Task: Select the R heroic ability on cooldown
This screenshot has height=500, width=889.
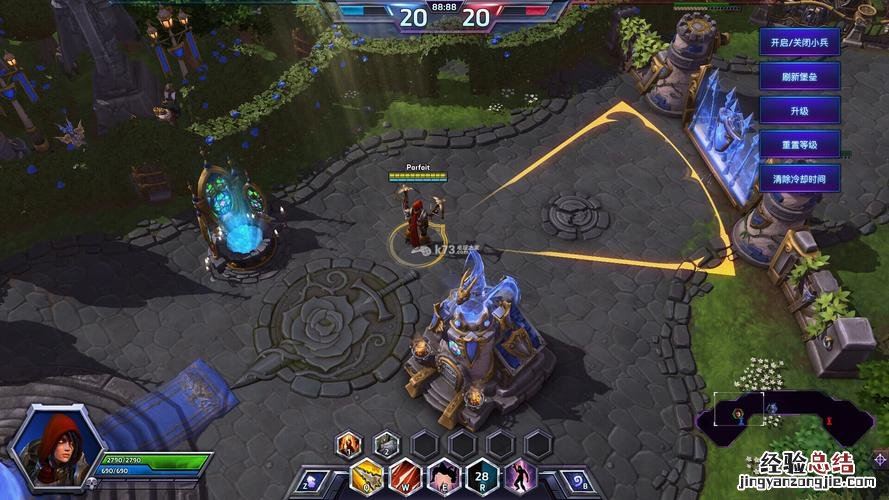Action: pyautogui.click(x=481, y=476)
